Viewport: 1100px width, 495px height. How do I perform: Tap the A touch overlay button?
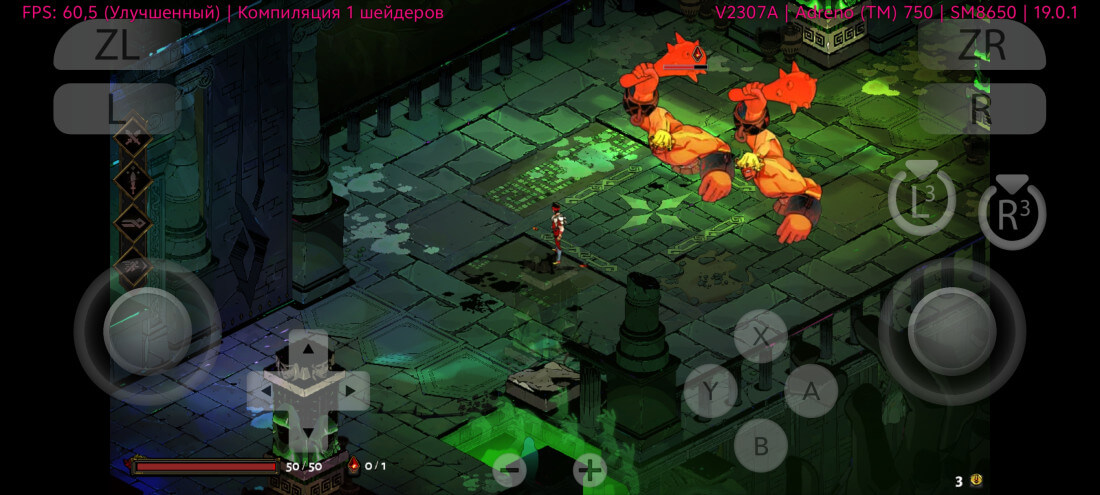(811, 391)
